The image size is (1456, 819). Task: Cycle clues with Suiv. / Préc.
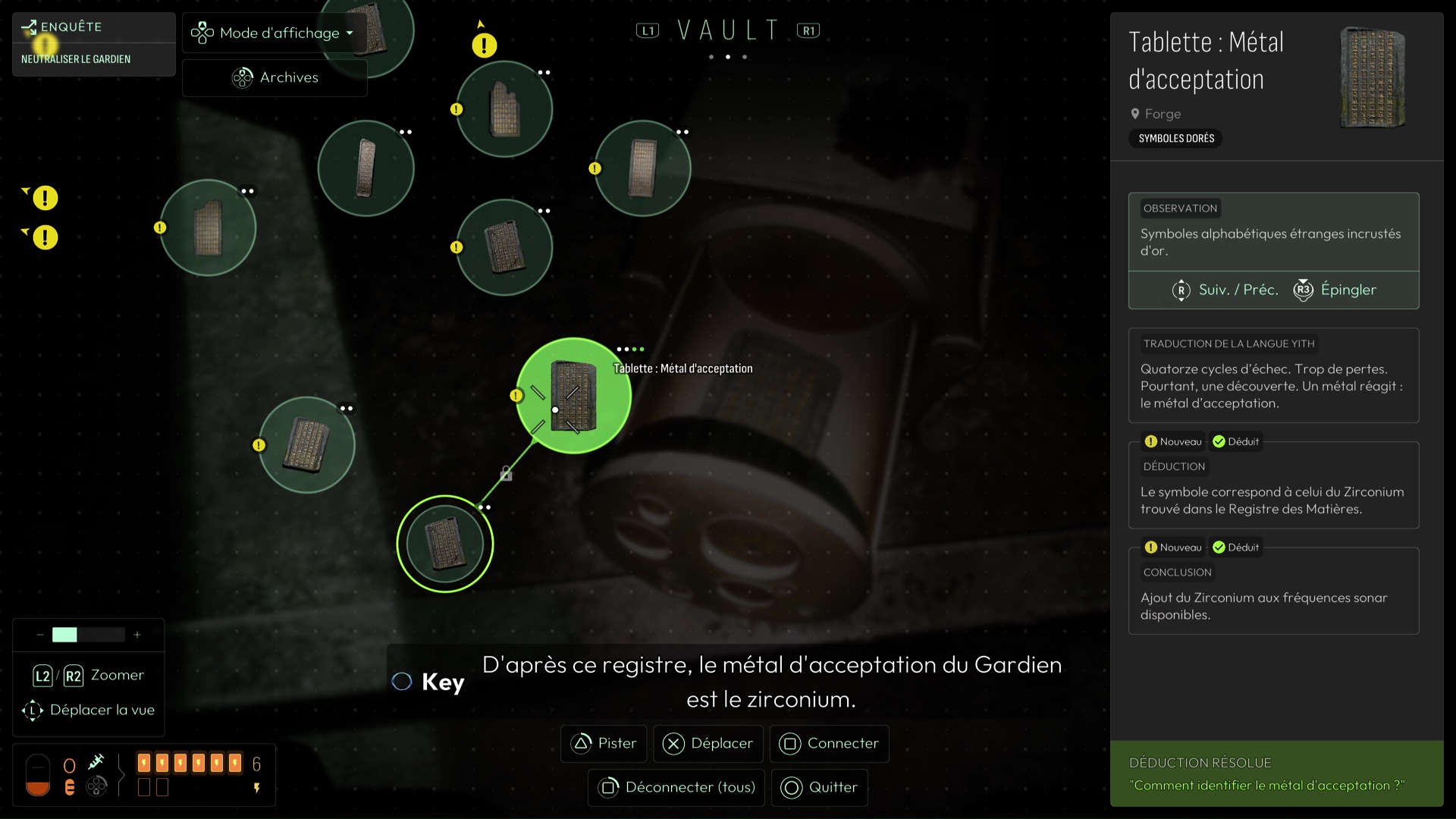[x=1225, y=290]
